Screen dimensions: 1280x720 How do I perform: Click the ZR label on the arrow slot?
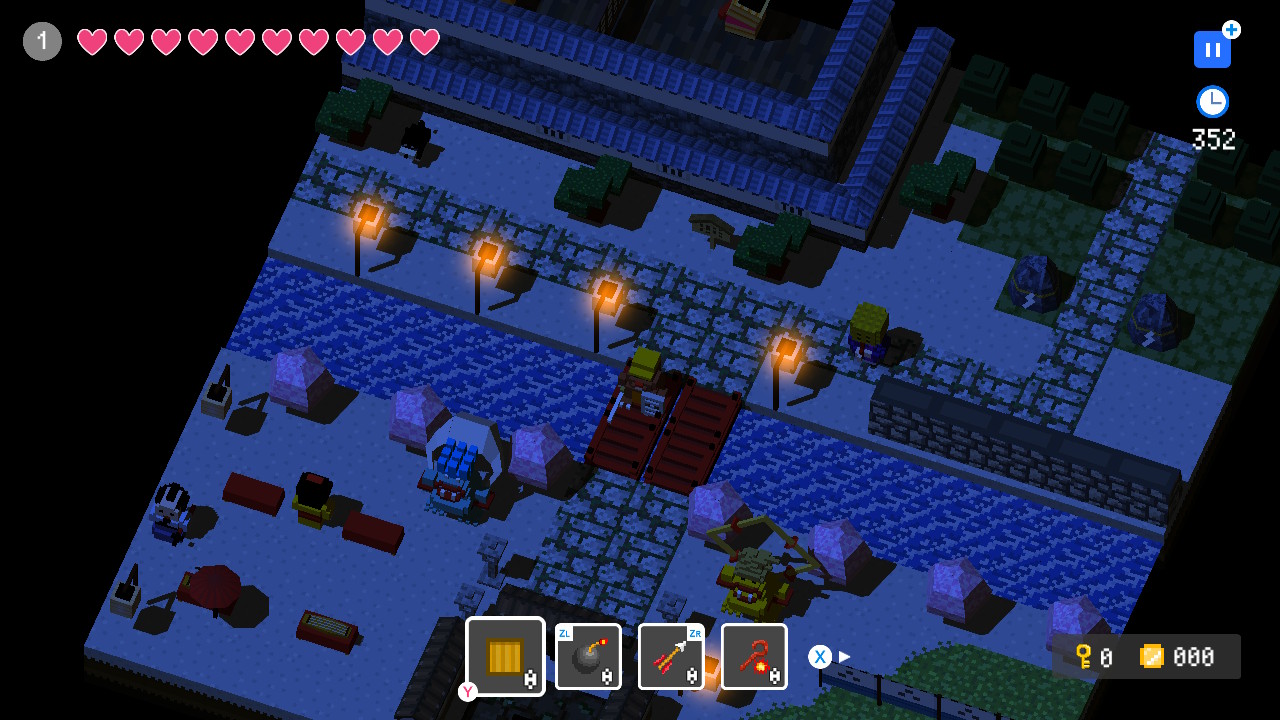point(696,633)
